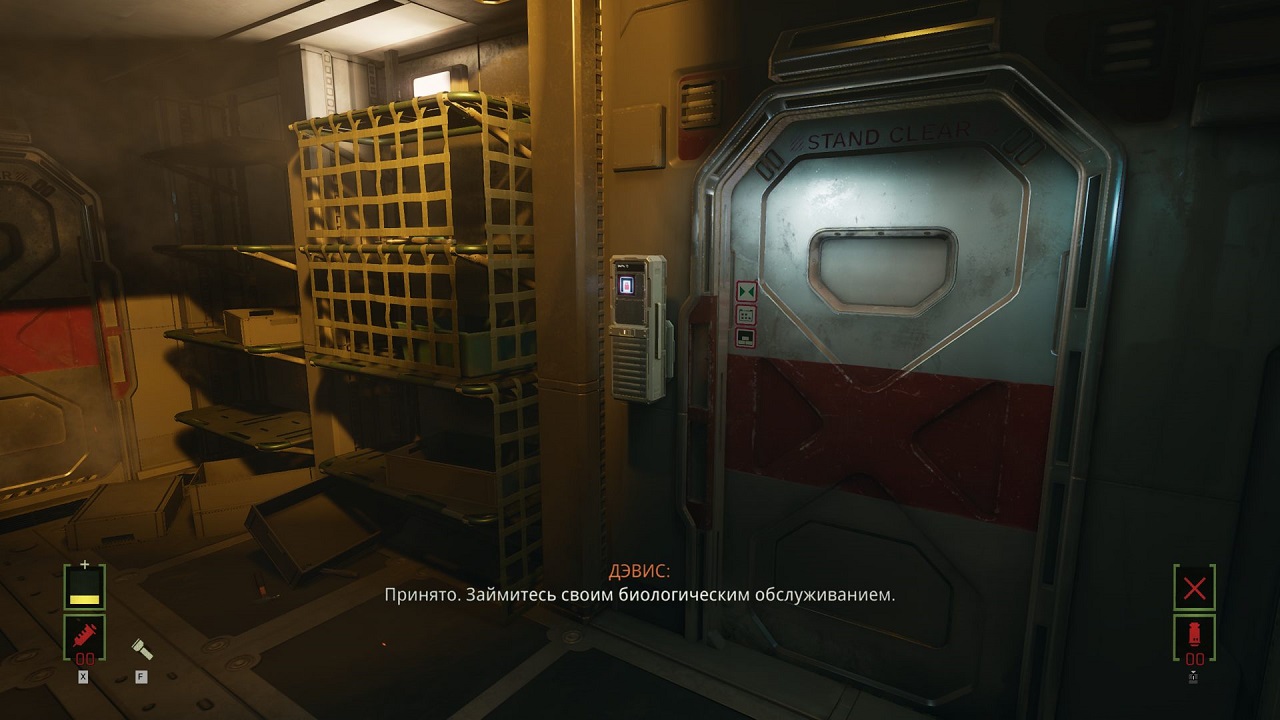Click the terminal screen decal below the keypad decal
Image resolution: width=1280 pixels, height=720 pixels.
(746, 337)
